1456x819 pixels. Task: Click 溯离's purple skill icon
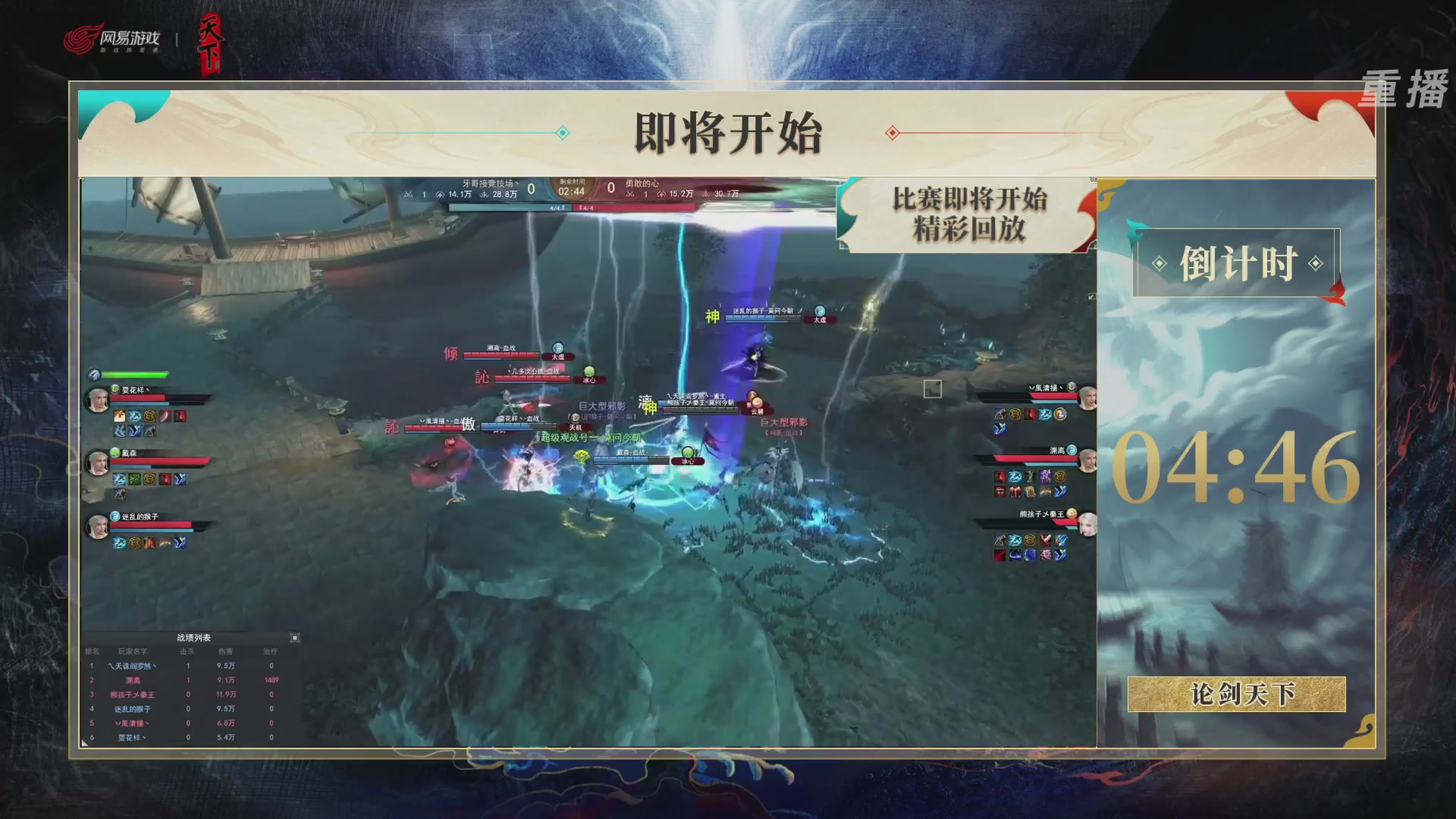coord(1046,477)
